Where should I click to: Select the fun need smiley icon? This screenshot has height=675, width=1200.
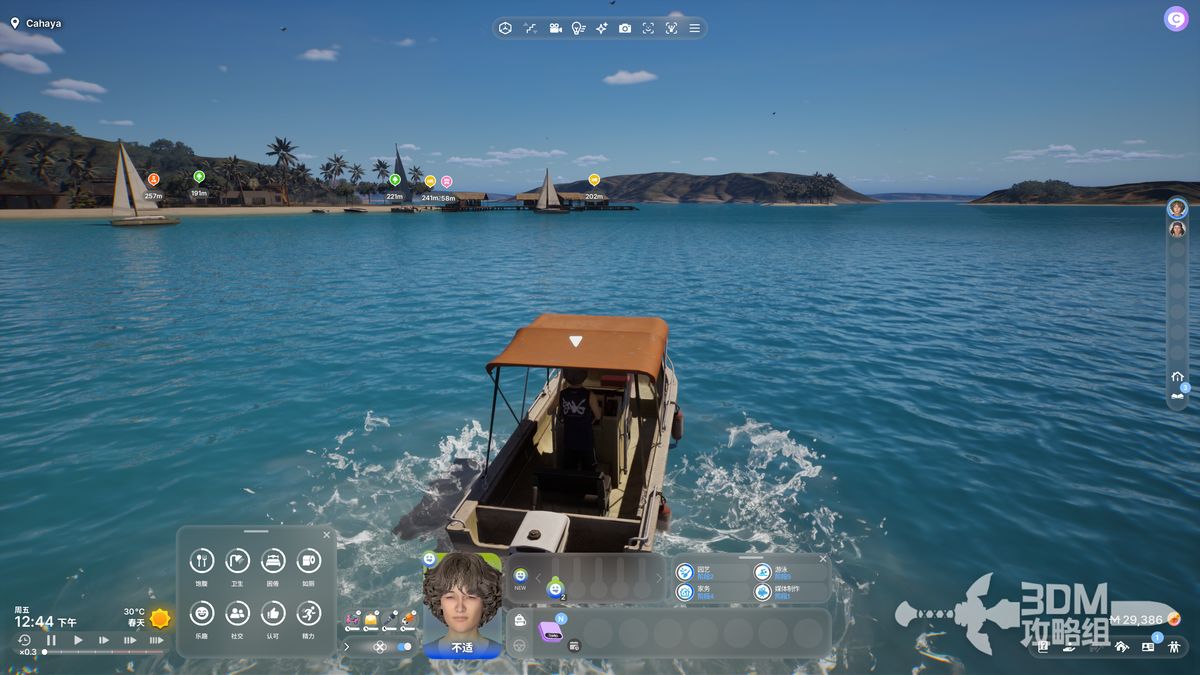pos(202,613)
